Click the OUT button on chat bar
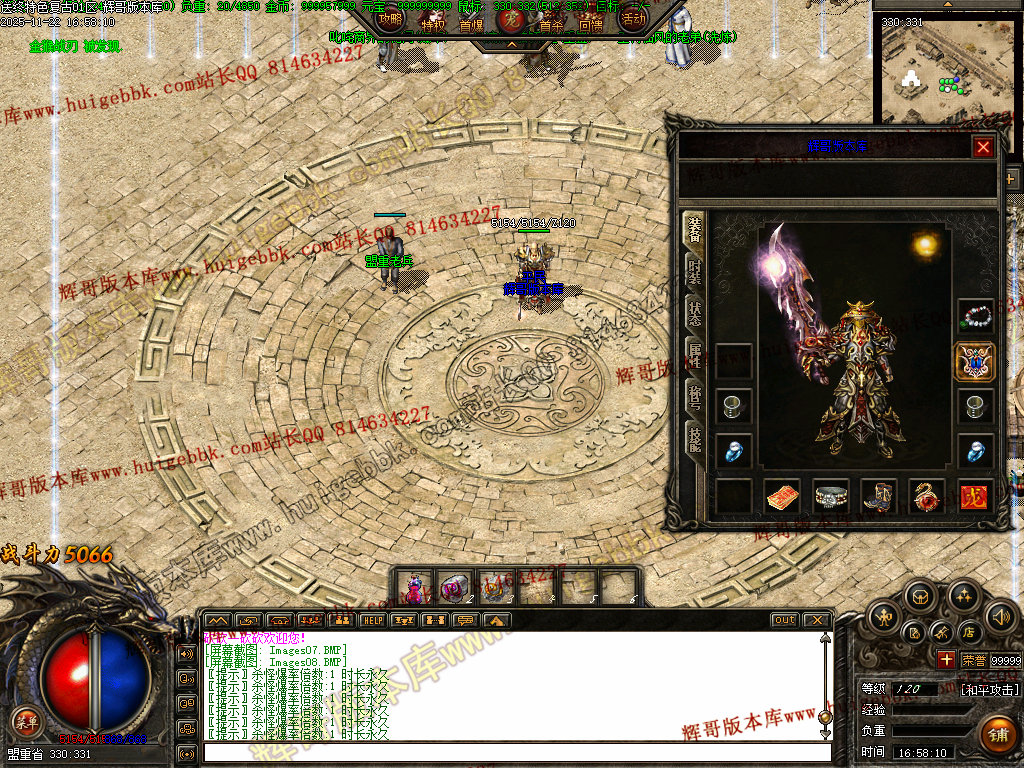The width and height of the screenshot is (1024, 768). click(x=785, y=620)
